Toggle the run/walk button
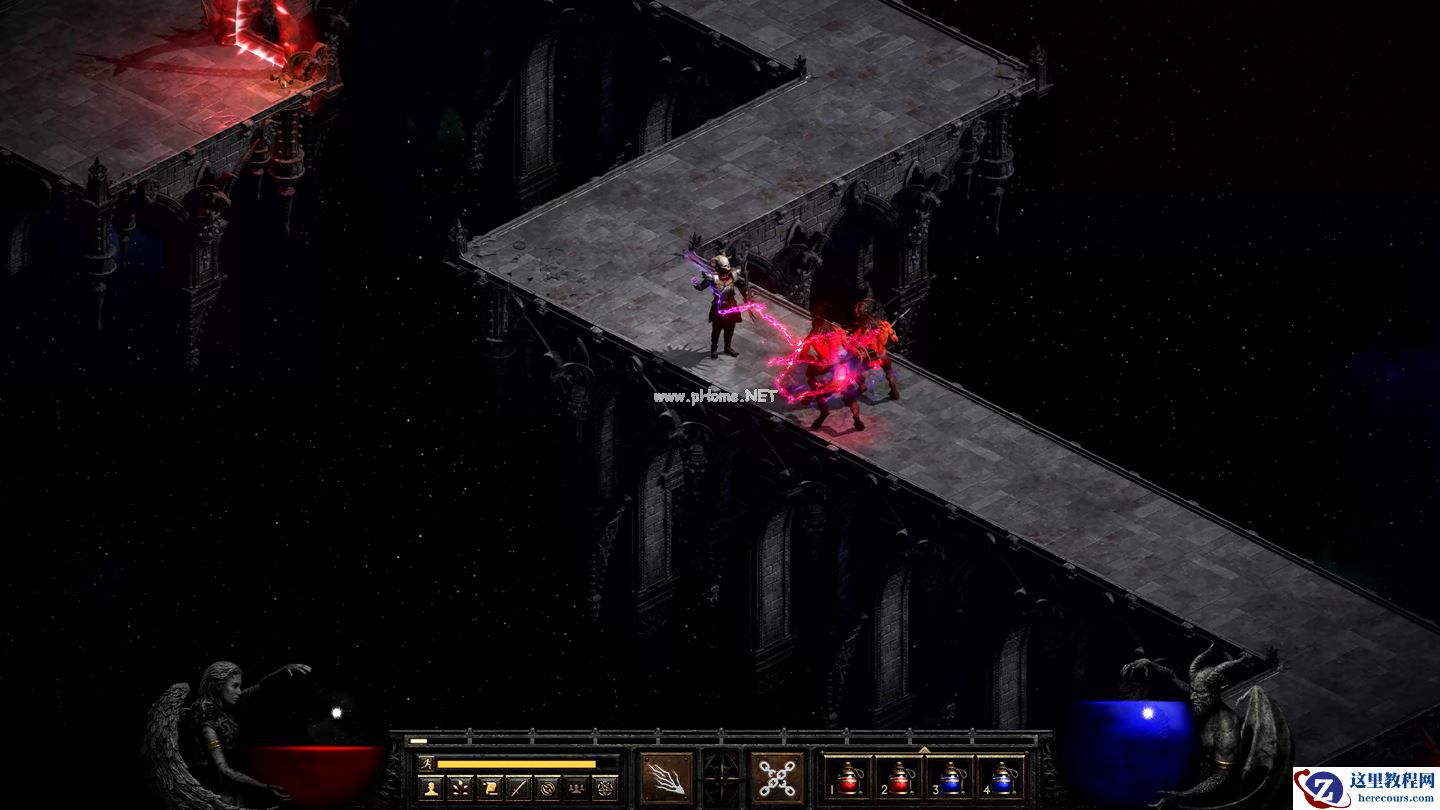This screenshot has height=810, width=1440. [427, 764]
